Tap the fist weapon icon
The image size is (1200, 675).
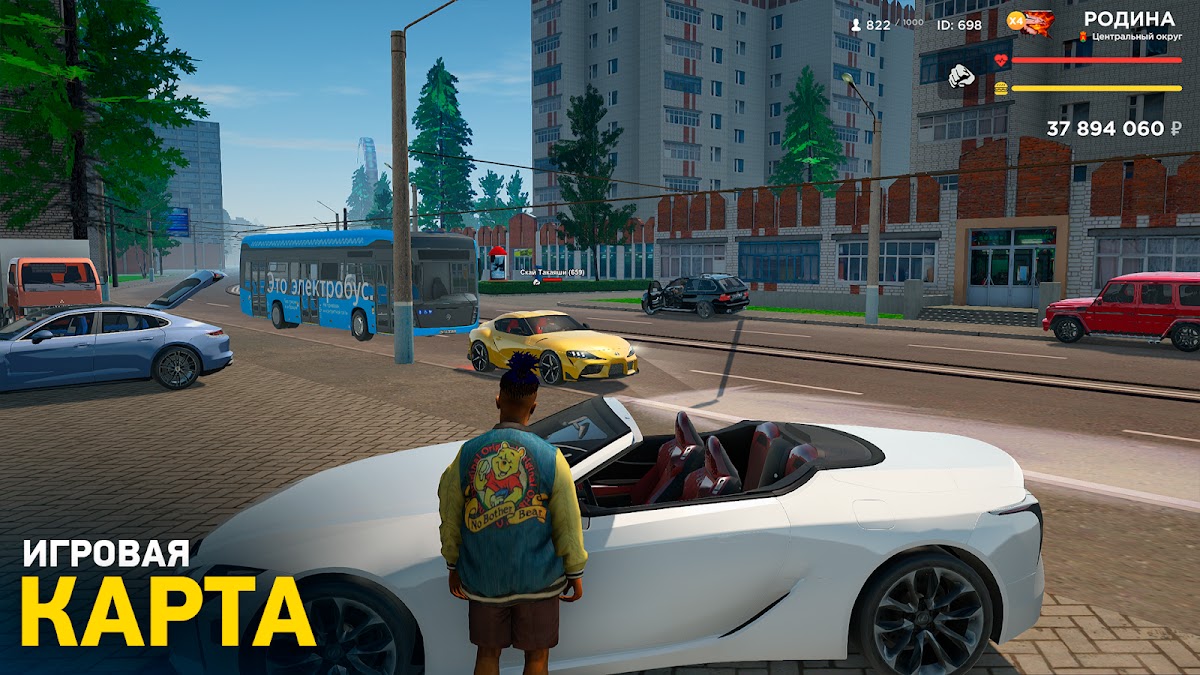tap(961, 74)
